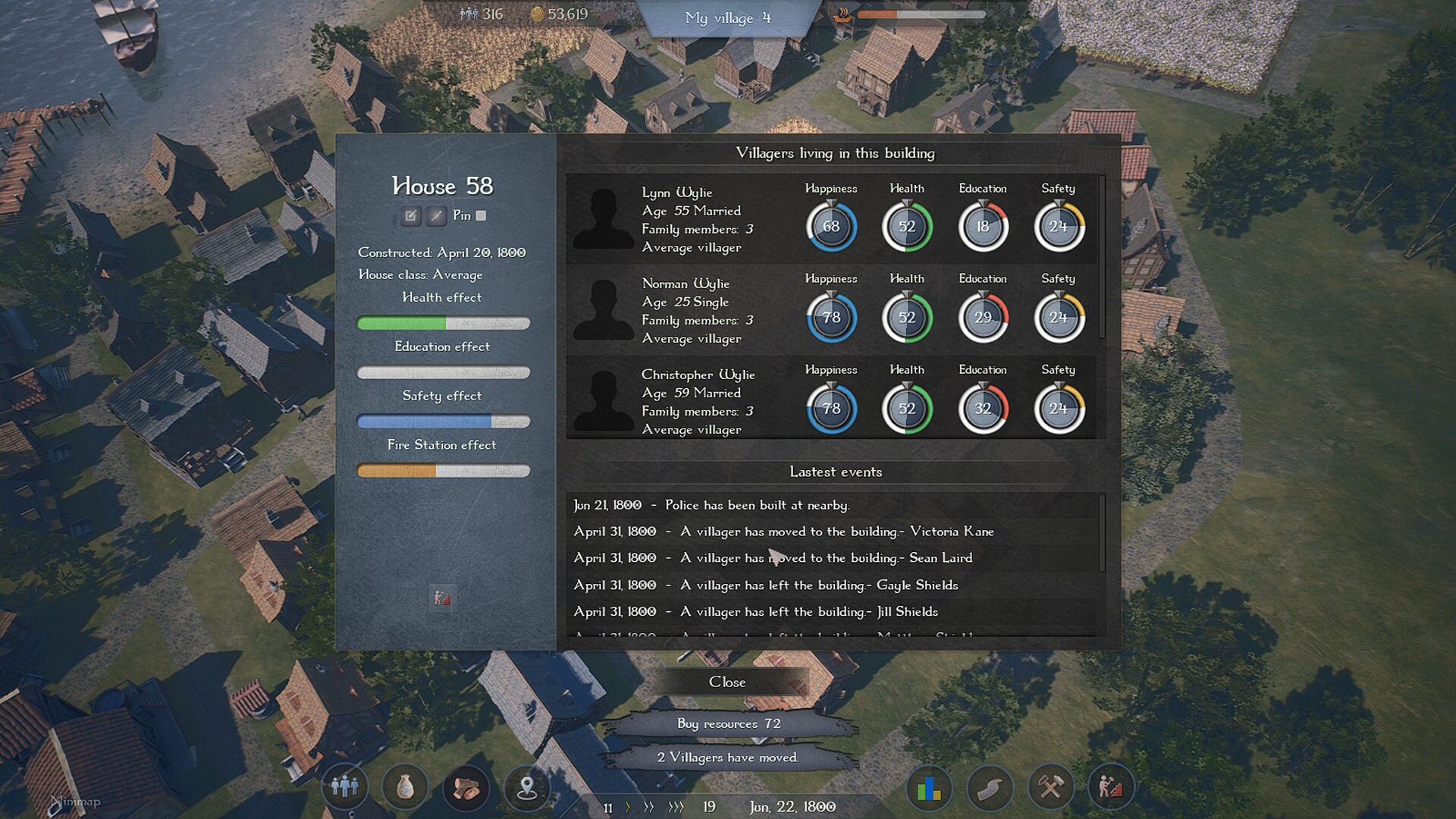Open the money bag finance icon
1456x819 pixels.
[406, 787]
